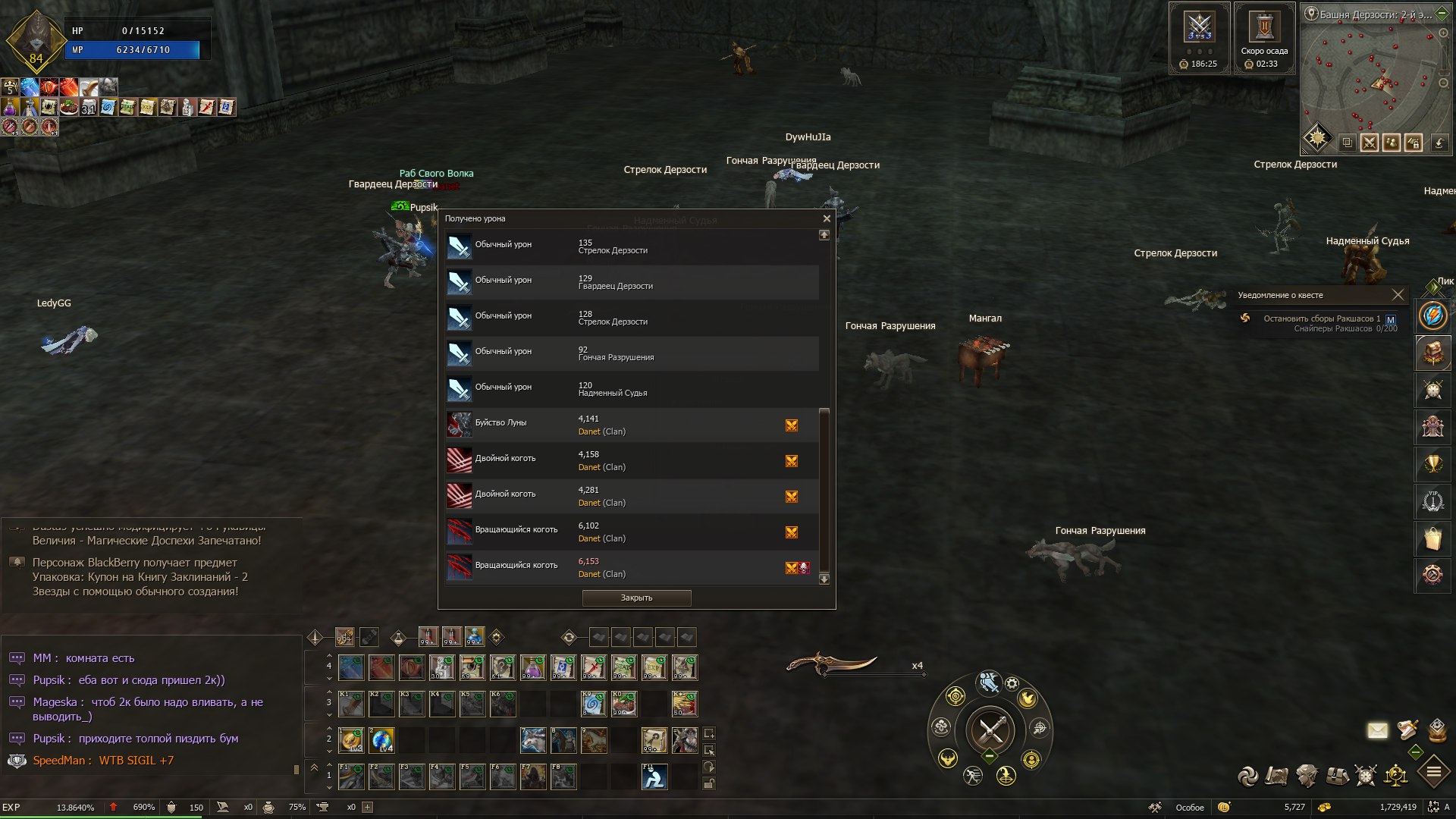Open the VIP laurel icon on sidebar
1456x819 pixels.
pos(1432,500)
